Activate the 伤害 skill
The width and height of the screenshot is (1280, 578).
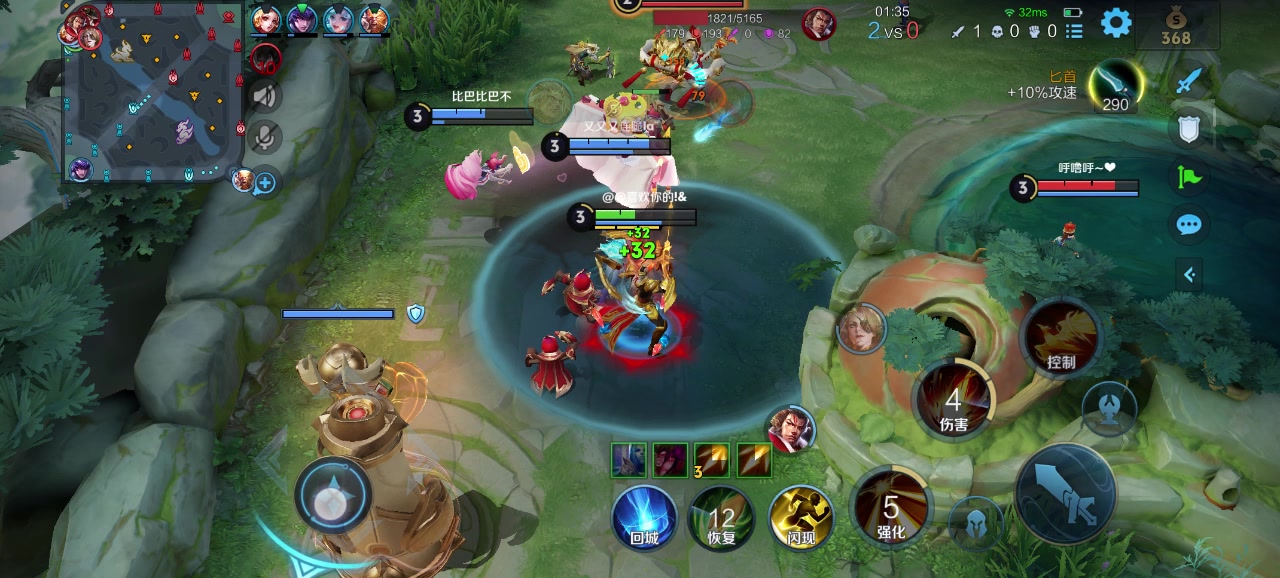point(954,401)
